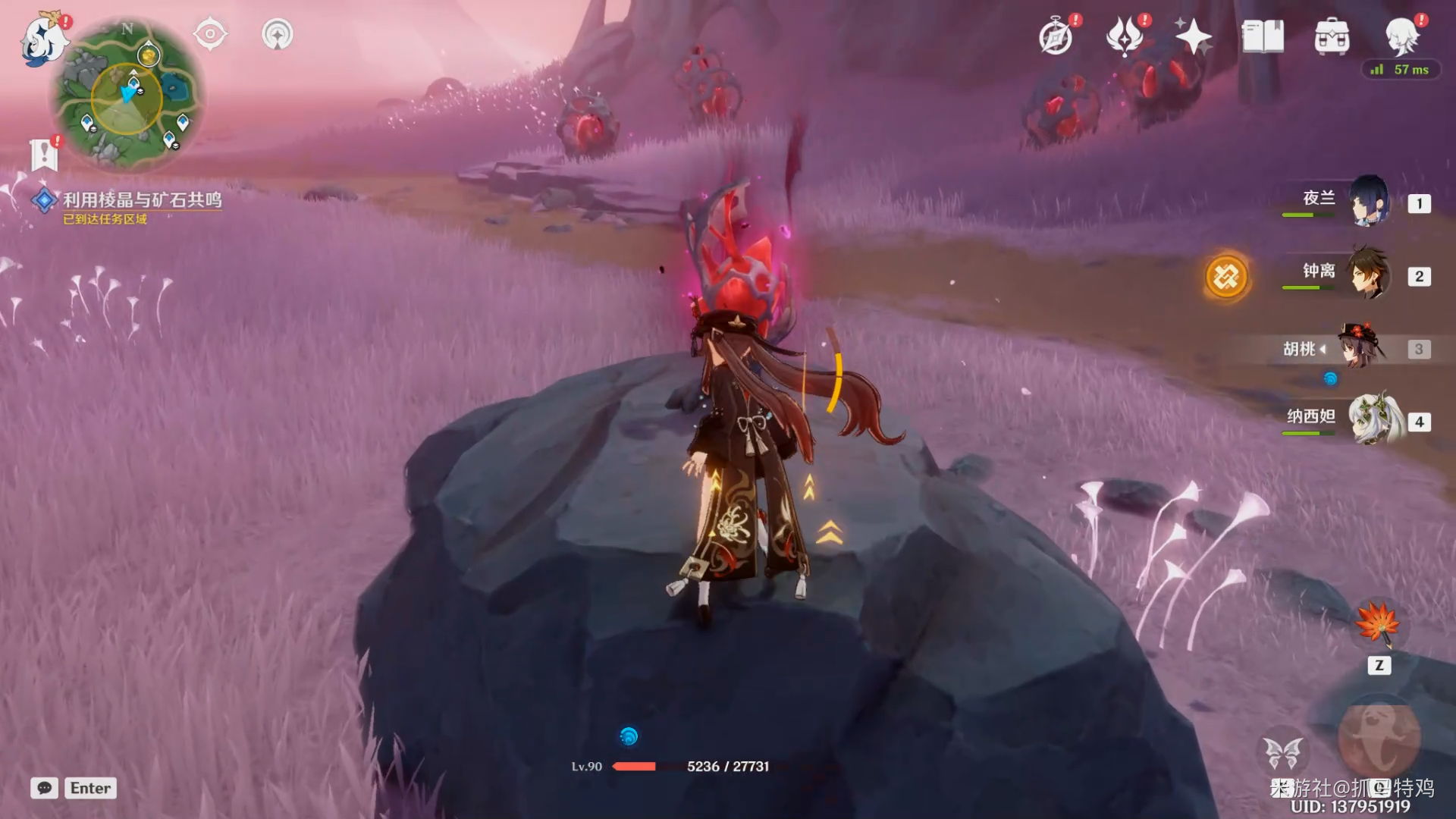Select the tracked quest 利用棱晶与矿石共鸣
The image size is (1456, 819).
141,200
